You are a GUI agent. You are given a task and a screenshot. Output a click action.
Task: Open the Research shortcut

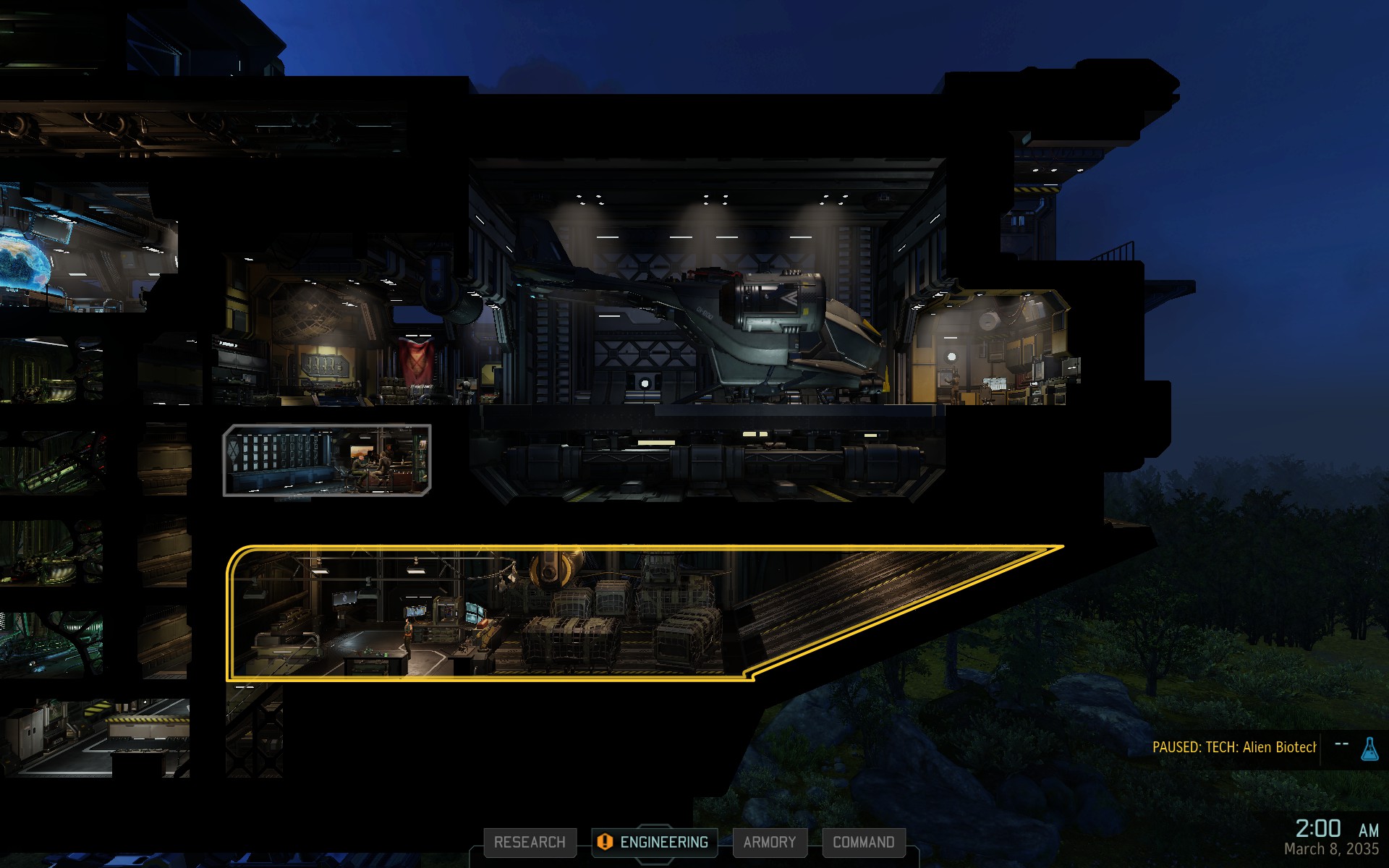point(530,843)
